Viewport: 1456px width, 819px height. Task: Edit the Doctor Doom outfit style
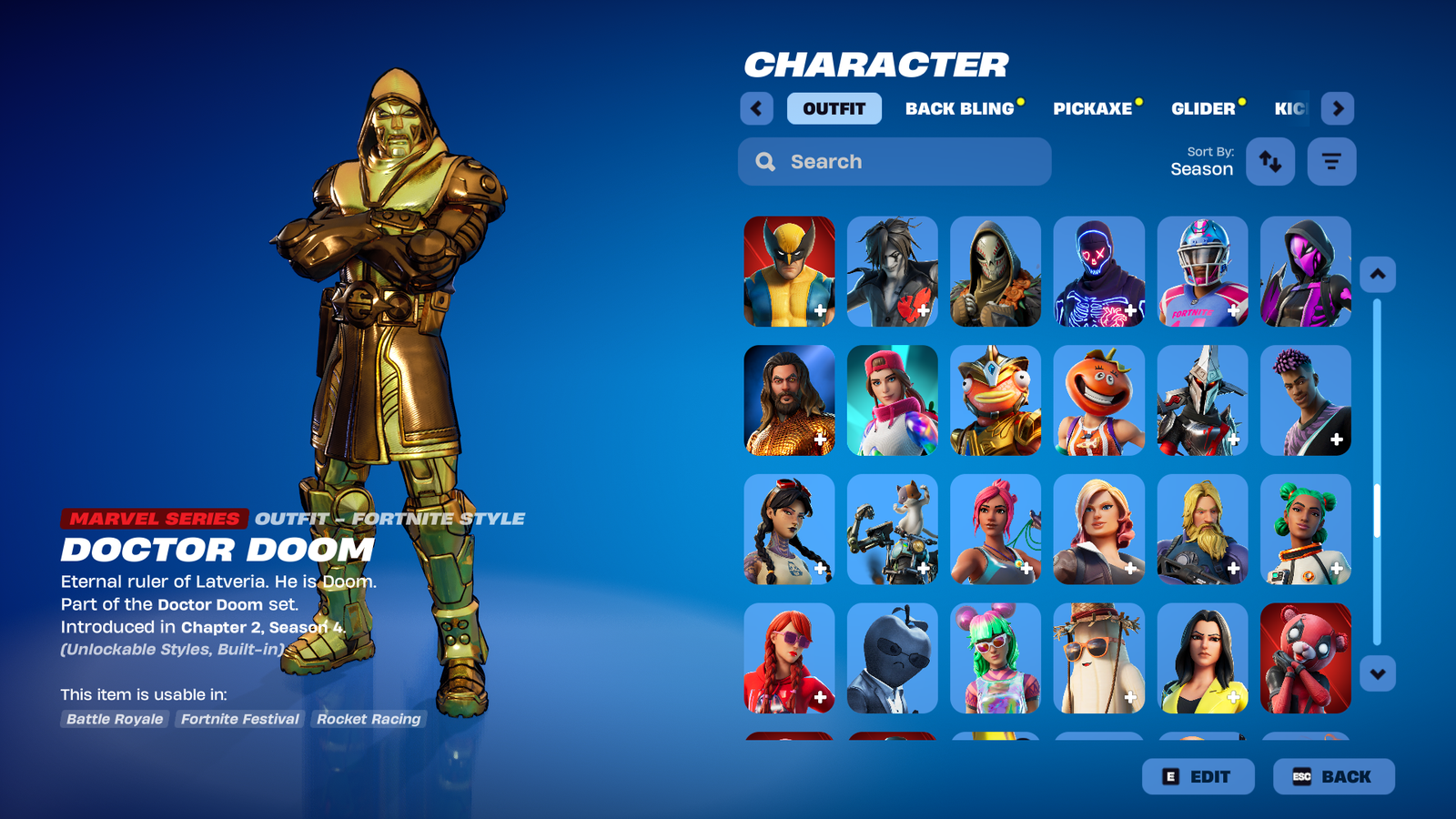(x=1198, y=776)
